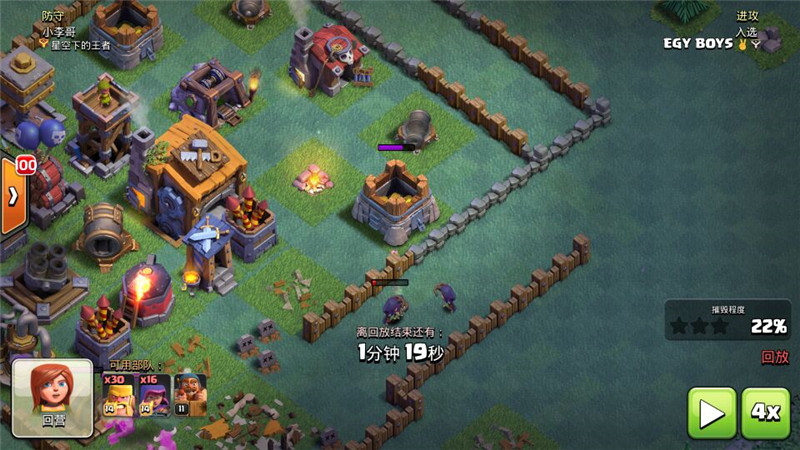Viewport: 800px width, 450px height.
Task: Choose the Boxer Giant troop card
Action: [x=190, y=396]
